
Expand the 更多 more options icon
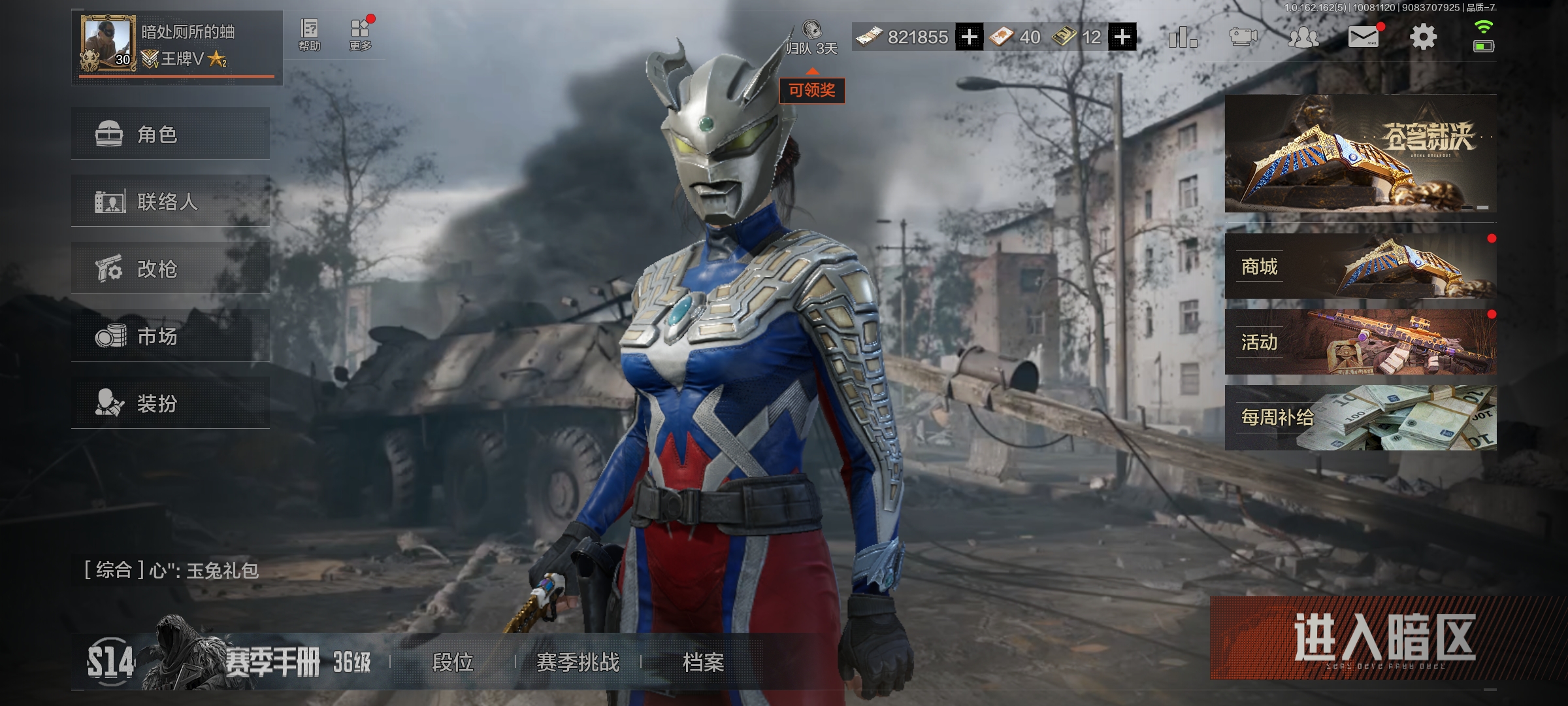click(x=360, y=35)
